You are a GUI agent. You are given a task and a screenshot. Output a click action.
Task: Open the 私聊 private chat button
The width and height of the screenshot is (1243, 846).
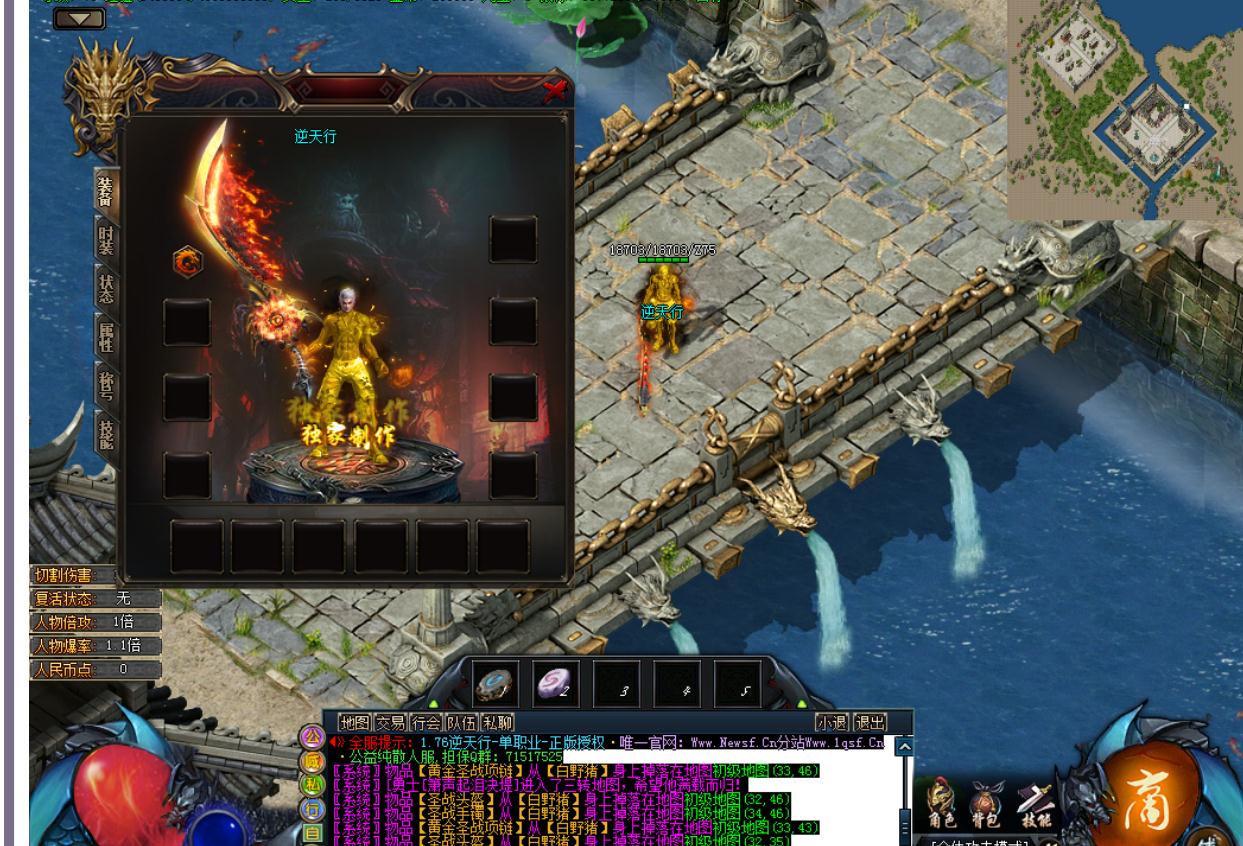[x=497, y=722]
